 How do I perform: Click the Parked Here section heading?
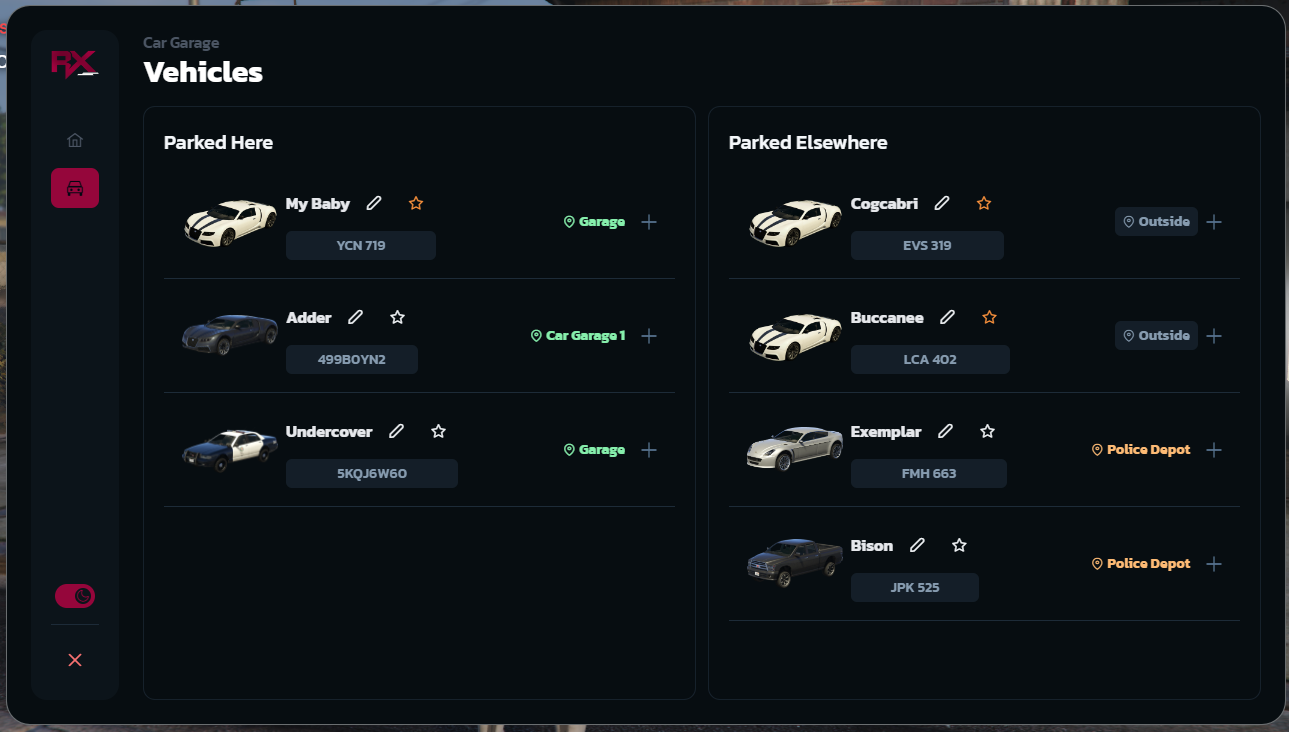[218, 142]
